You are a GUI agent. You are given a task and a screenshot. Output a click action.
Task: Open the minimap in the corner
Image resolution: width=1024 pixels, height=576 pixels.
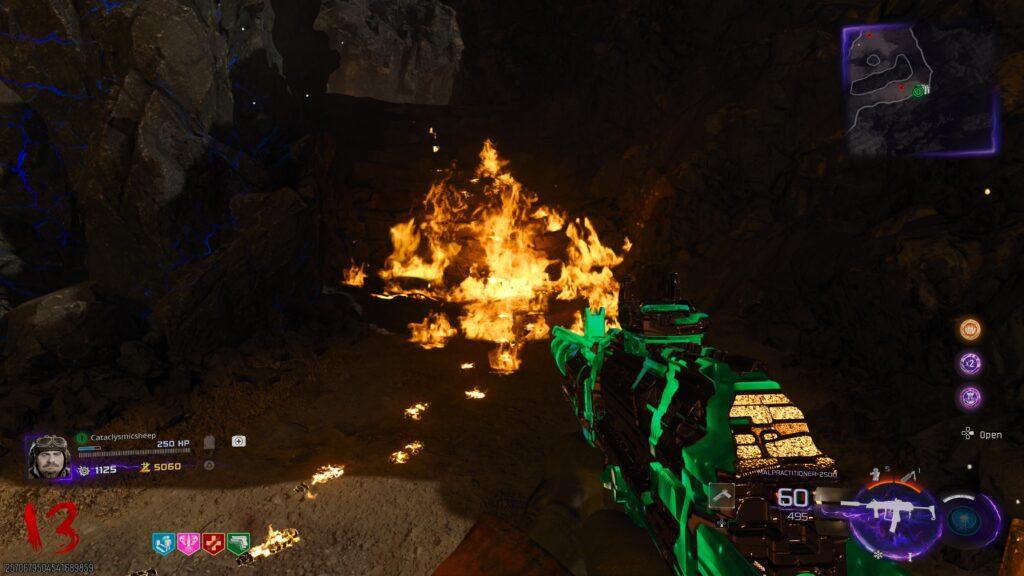click(x=918, y=90)
